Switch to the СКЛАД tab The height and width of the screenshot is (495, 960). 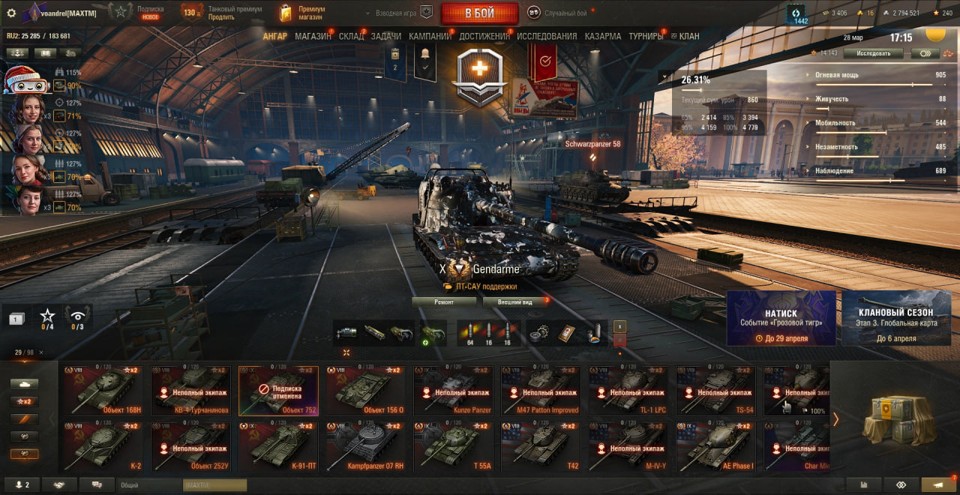[351, 37]
